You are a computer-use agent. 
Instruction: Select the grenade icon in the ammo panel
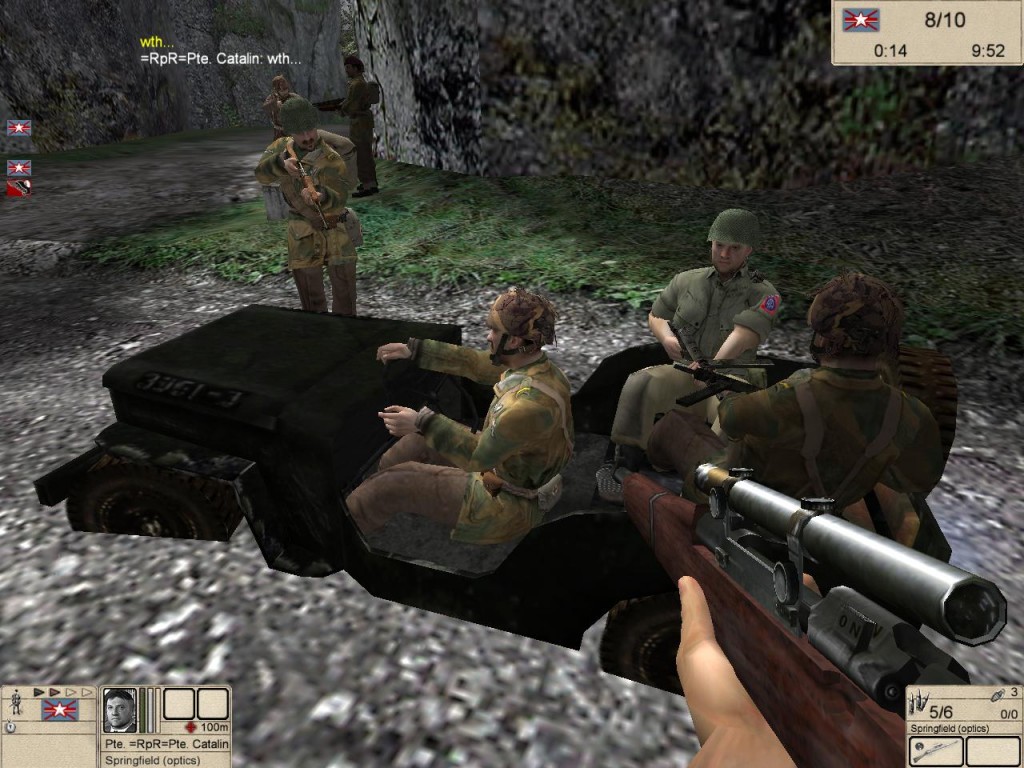coord(997,694)
